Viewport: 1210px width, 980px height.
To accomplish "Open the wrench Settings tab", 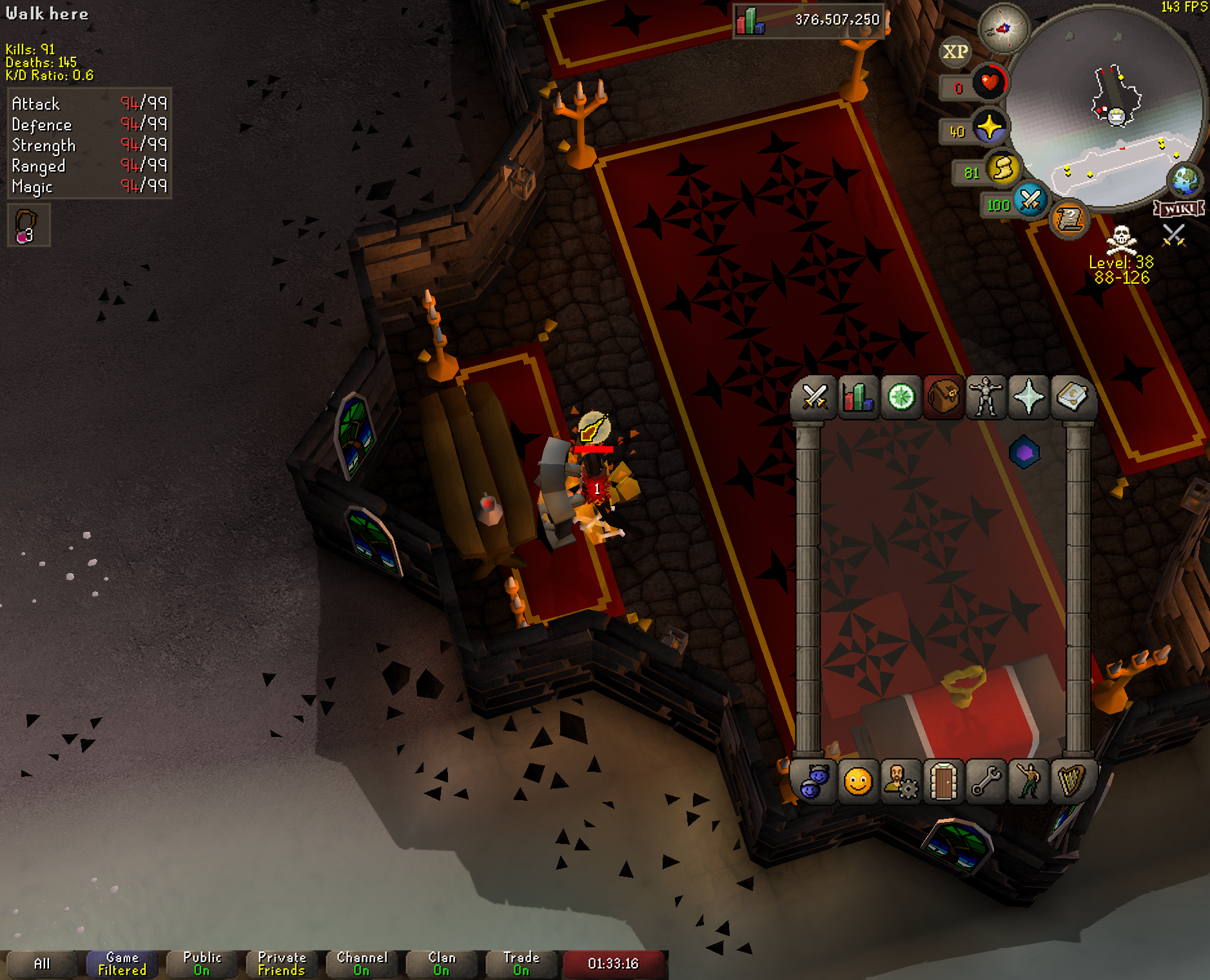I will tap(986, 782).
